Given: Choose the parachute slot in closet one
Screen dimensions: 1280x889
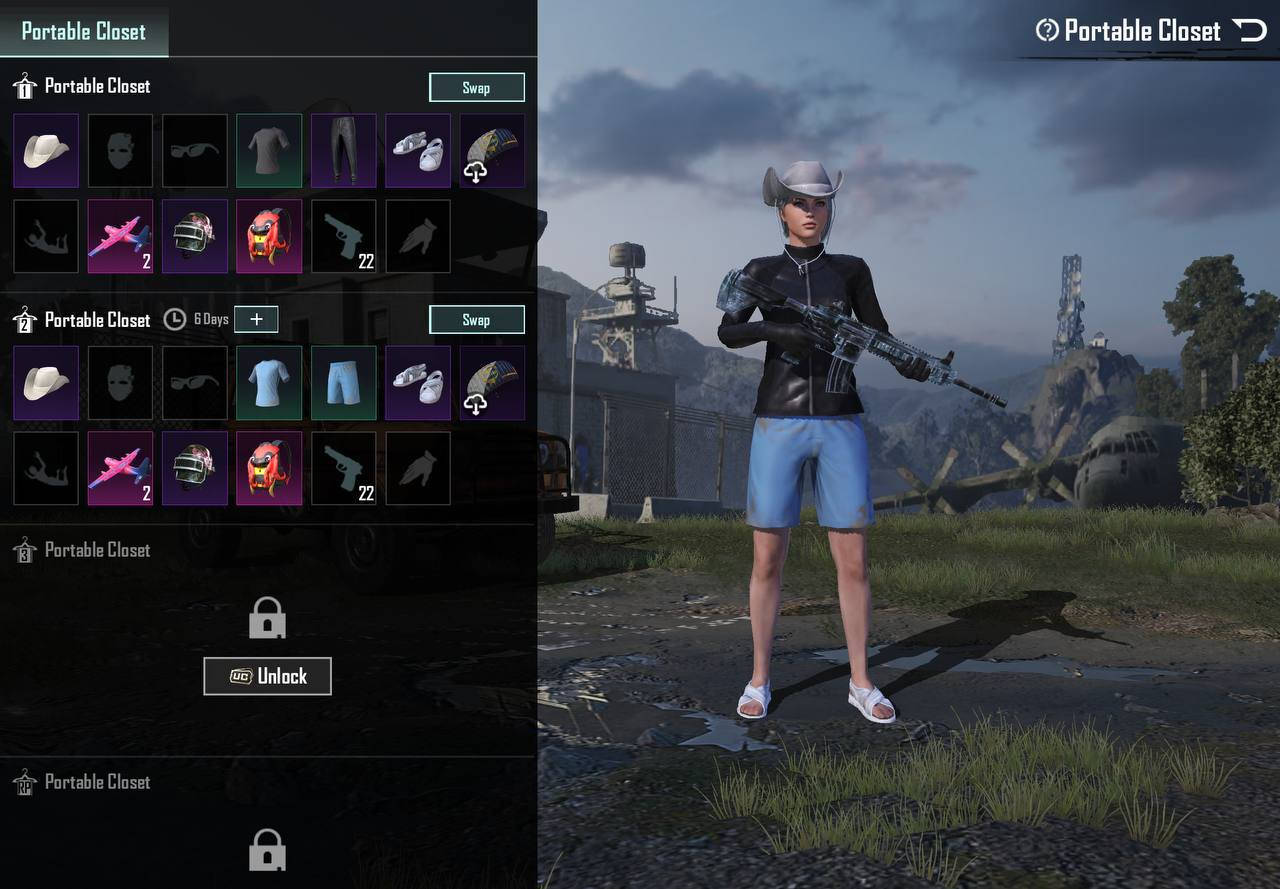Looking at the screenshot, I should (x=492, y=151).
